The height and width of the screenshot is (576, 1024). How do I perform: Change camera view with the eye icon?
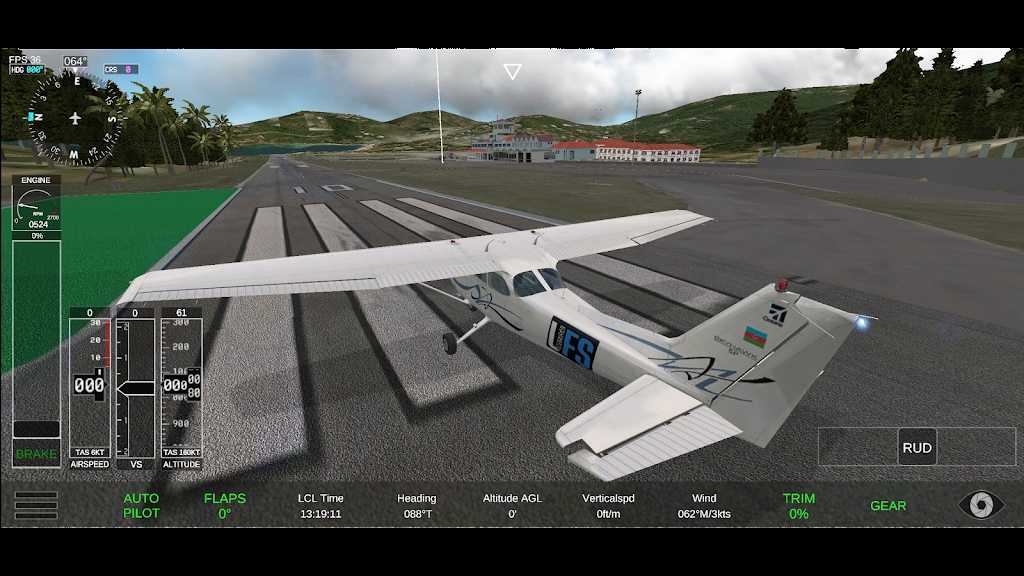pos(980,504)
